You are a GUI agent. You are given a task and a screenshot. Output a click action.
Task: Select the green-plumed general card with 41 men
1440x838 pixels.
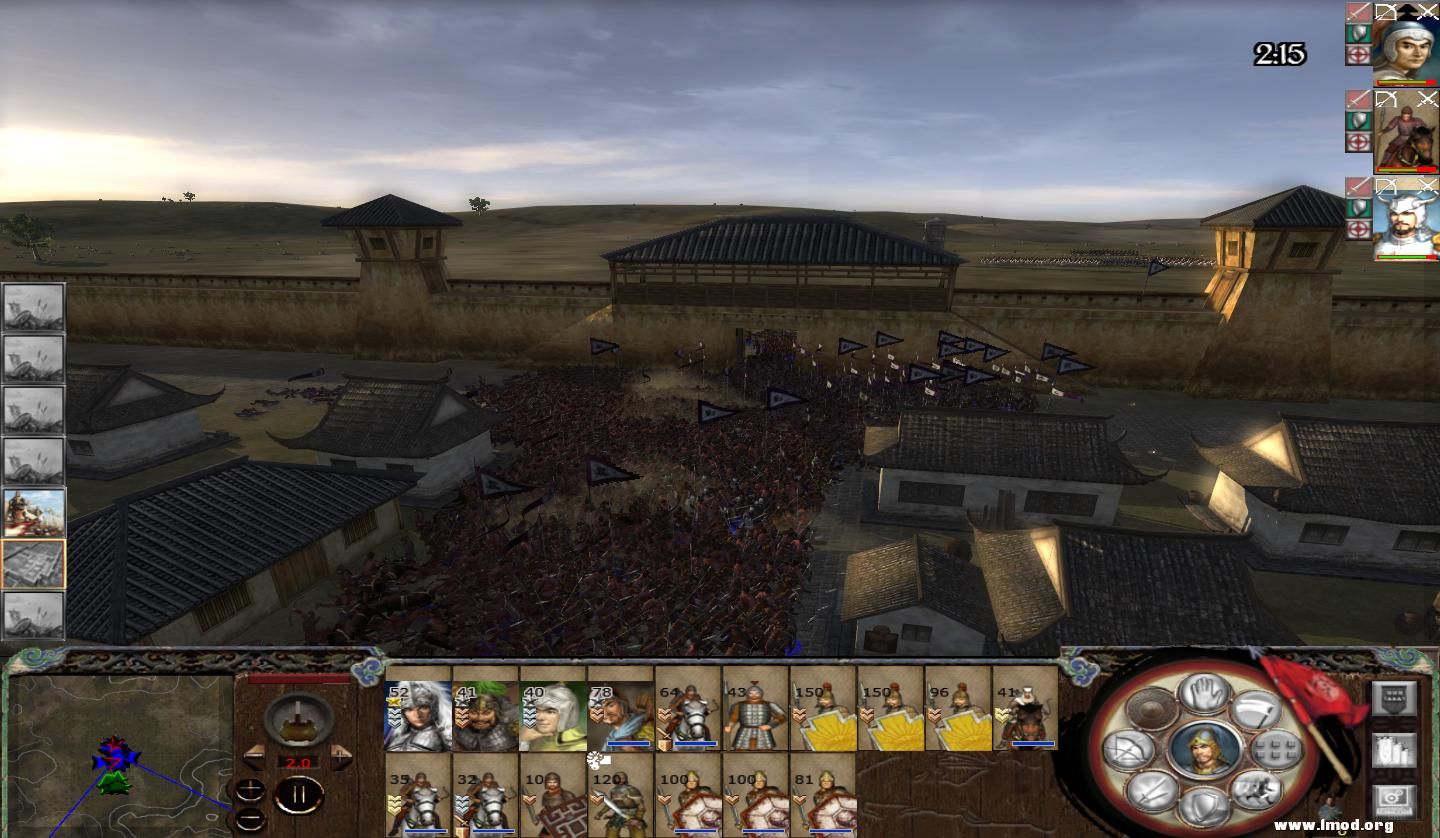[485, 715]
